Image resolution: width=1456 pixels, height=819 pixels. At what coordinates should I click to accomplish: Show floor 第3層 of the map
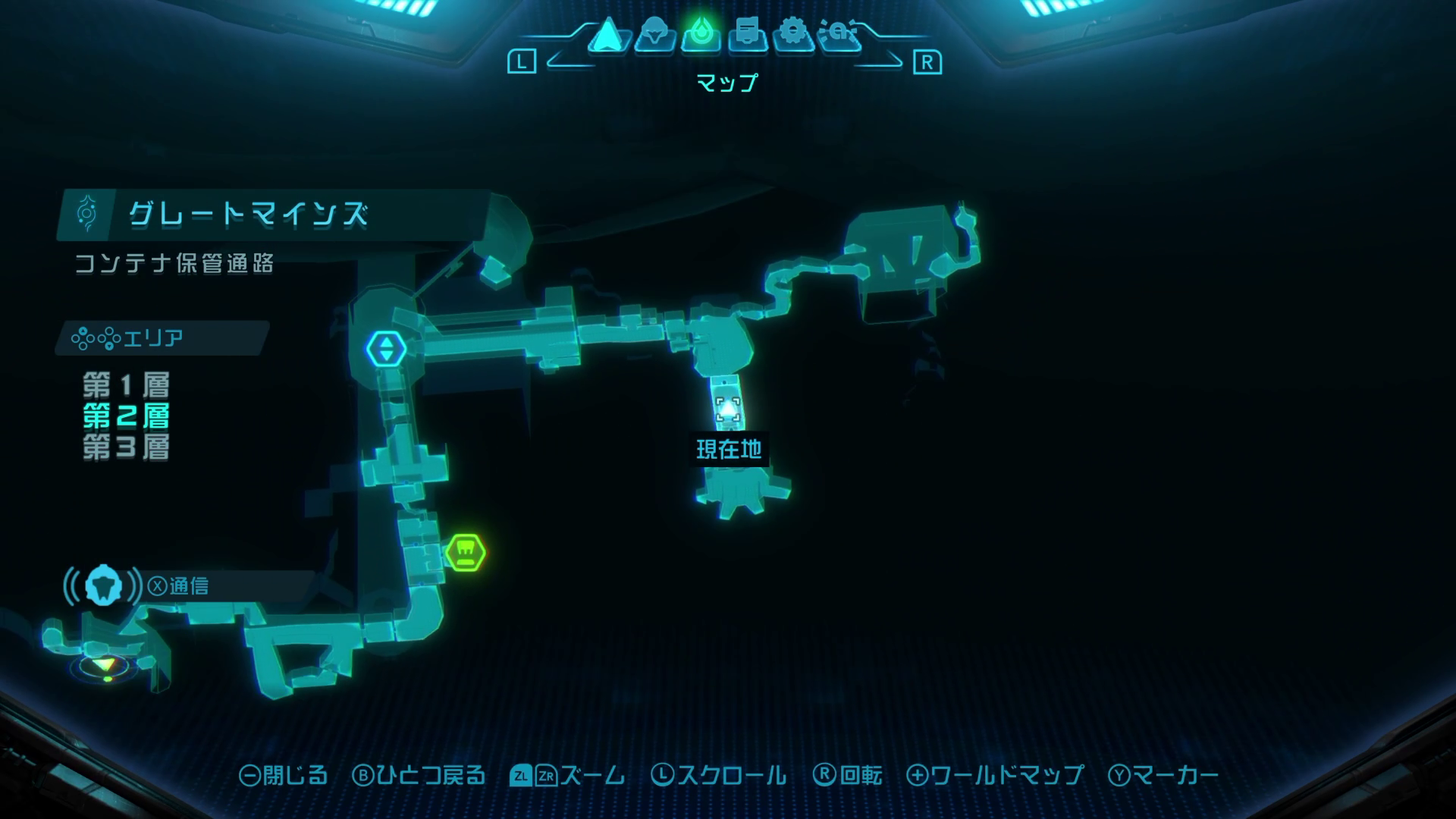pyautogui.click(x=126, y=447)
